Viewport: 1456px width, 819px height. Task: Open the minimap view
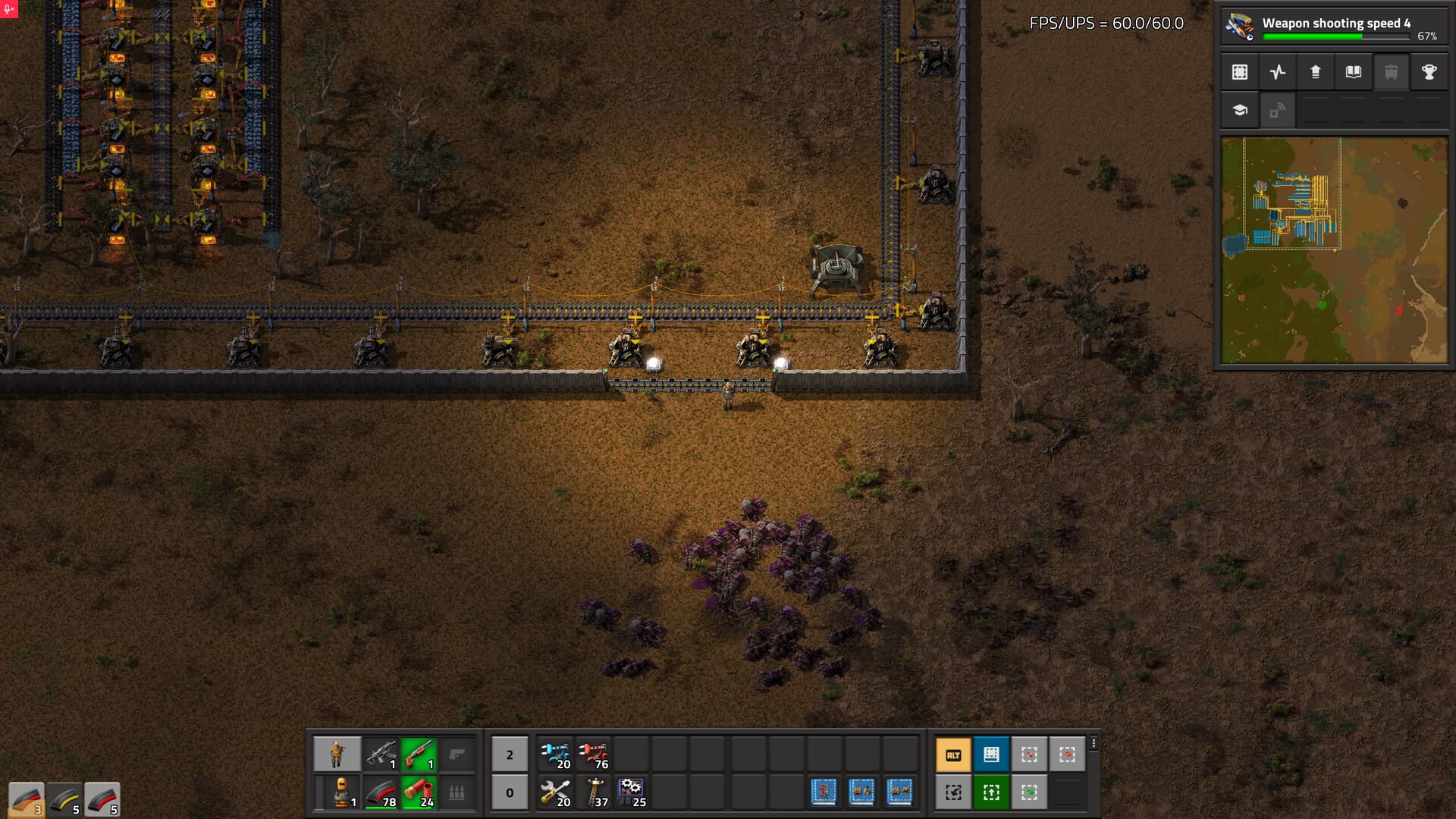(1334, 250)
